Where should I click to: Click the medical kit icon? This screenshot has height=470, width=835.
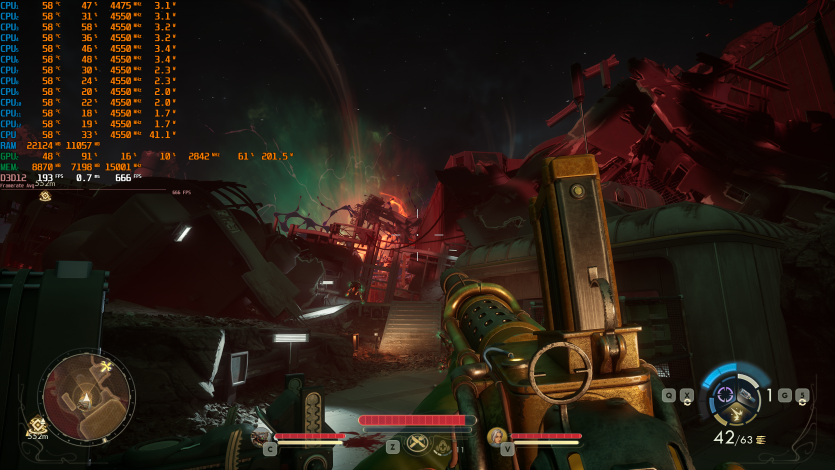click(x=444, y=449)
